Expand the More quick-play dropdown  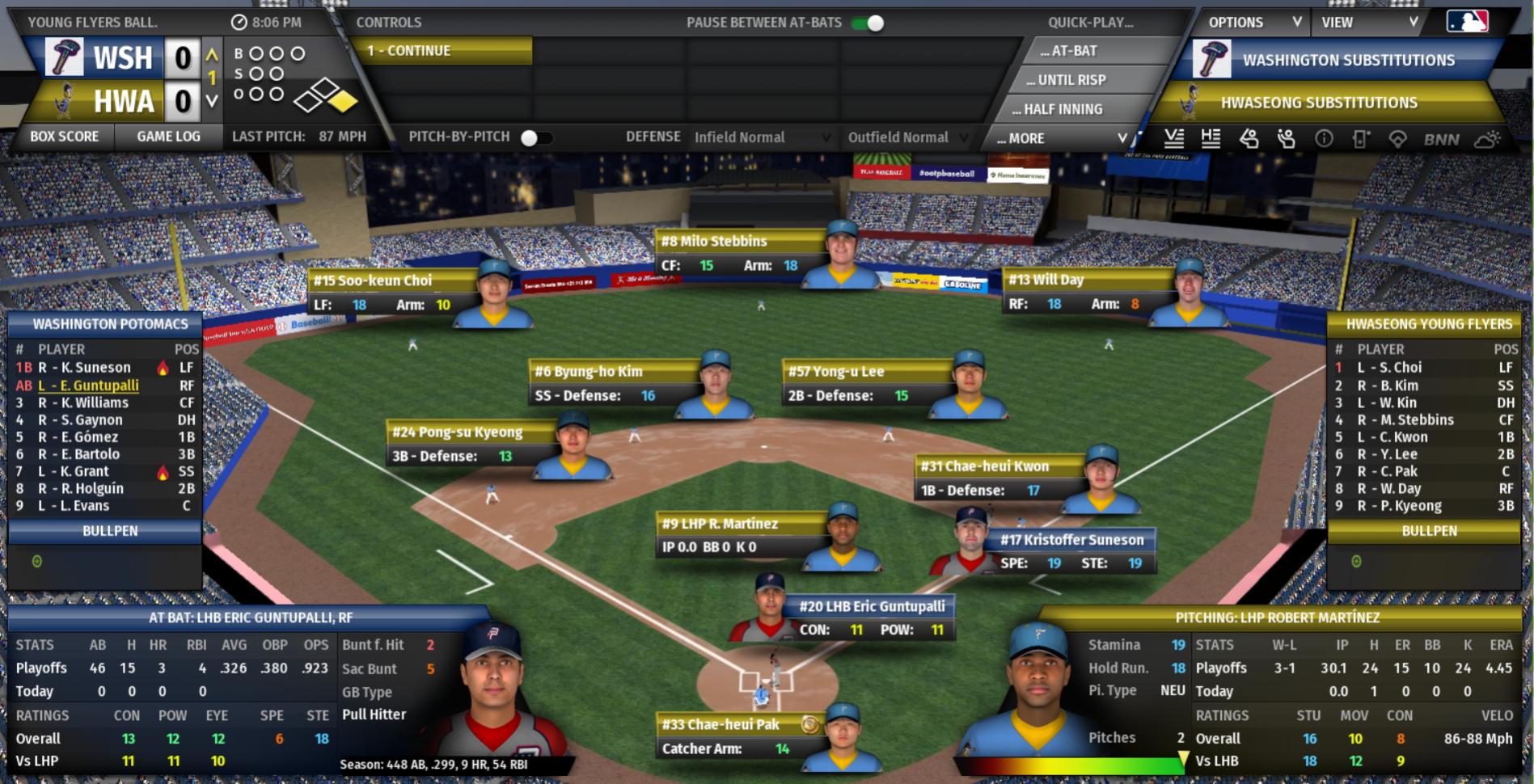(x=1060, y=138)
